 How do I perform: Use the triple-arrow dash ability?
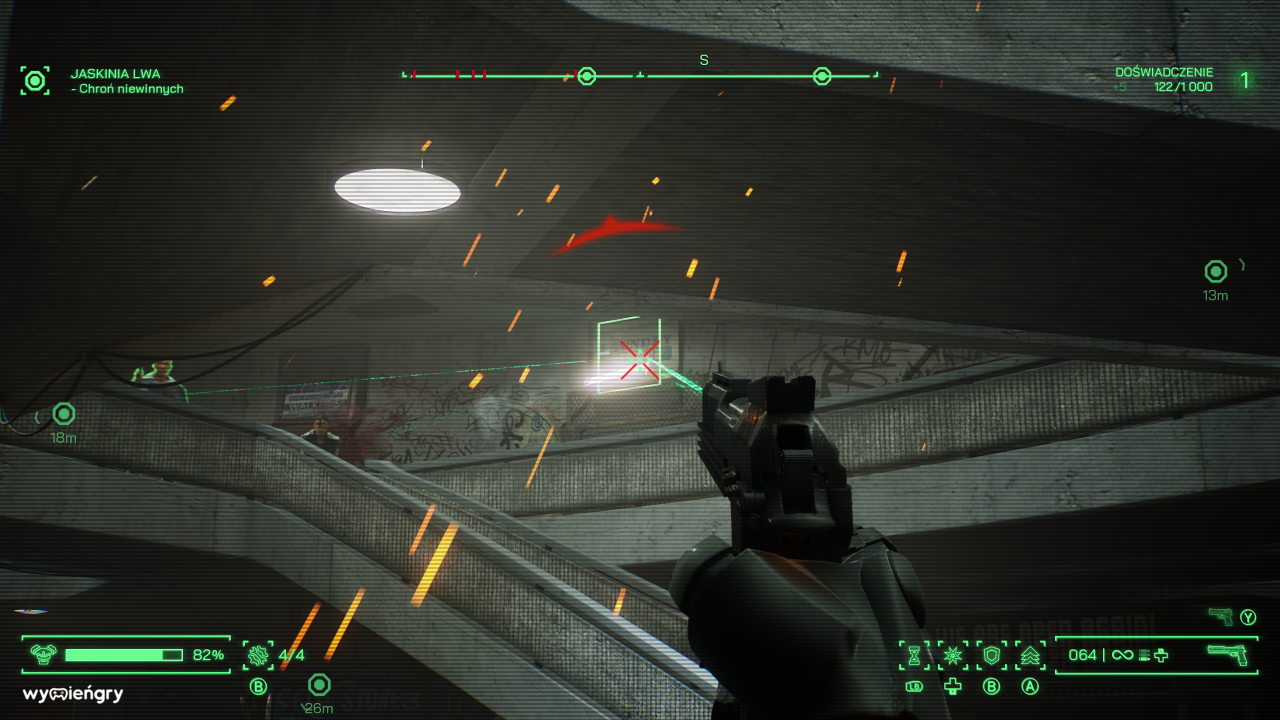point(1030,656)
